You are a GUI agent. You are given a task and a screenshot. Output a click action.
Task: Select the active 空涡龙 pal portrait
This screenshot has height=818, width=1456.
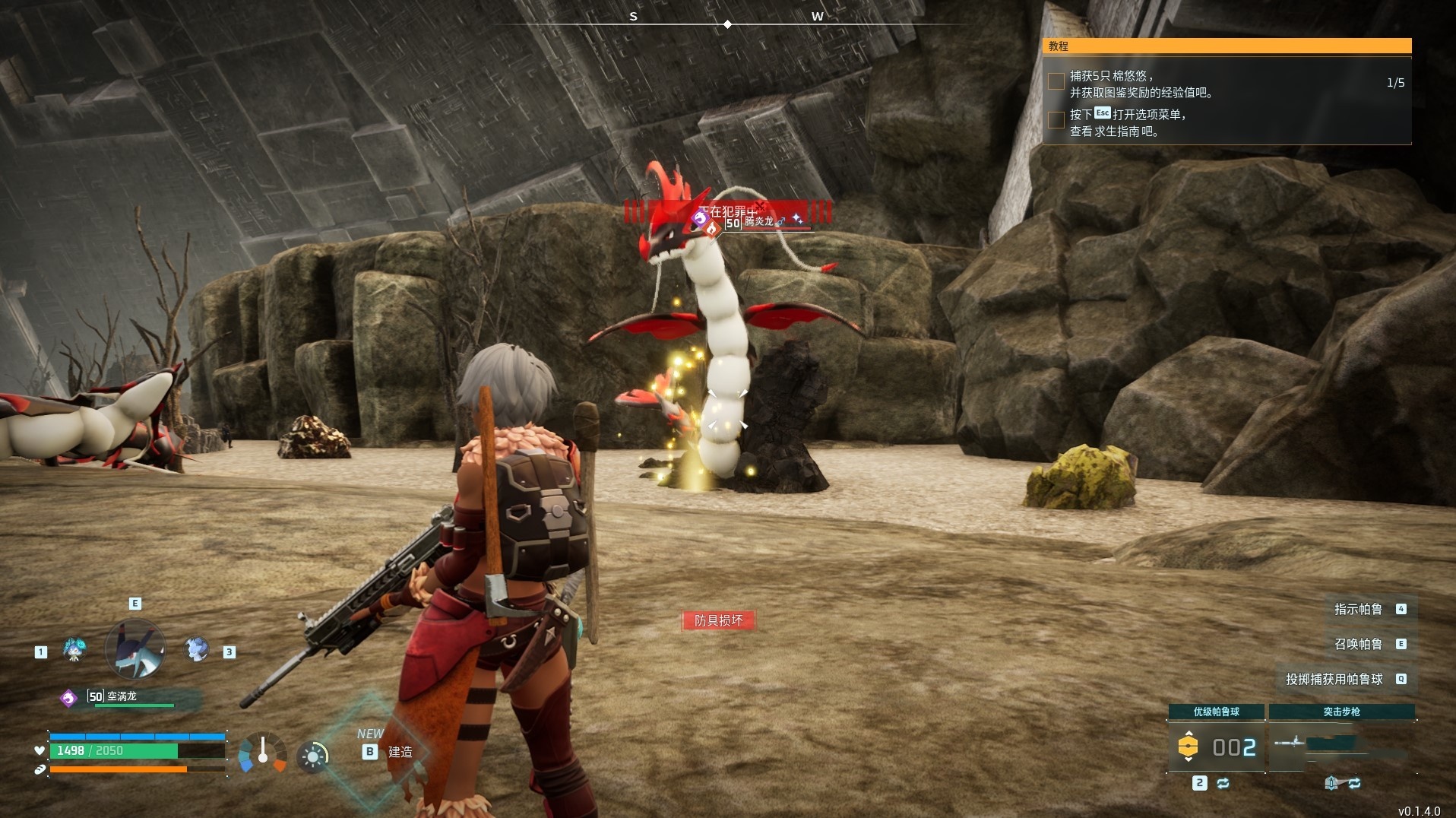click(135, 649)
